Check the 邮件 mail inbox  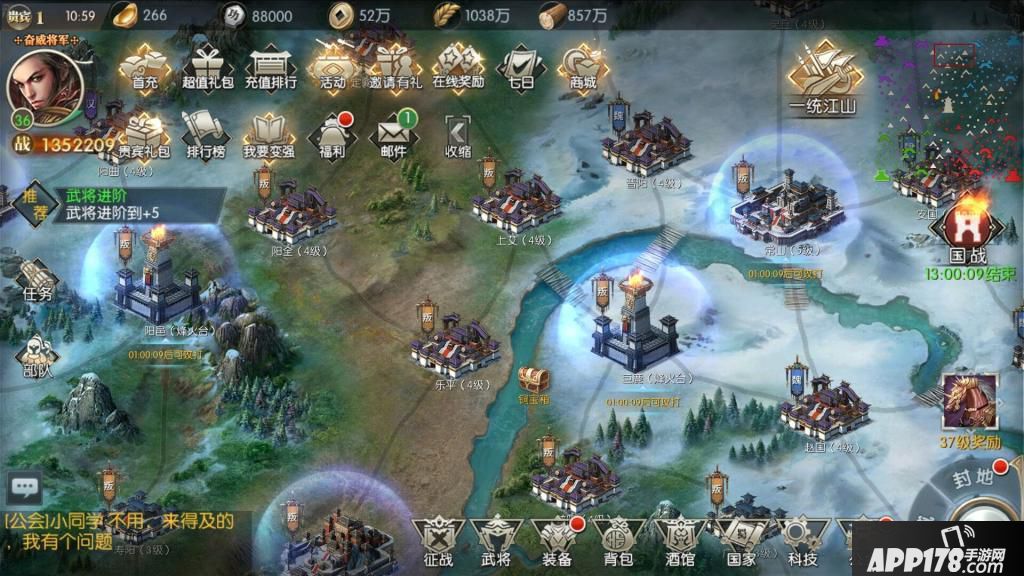point(393,135)
